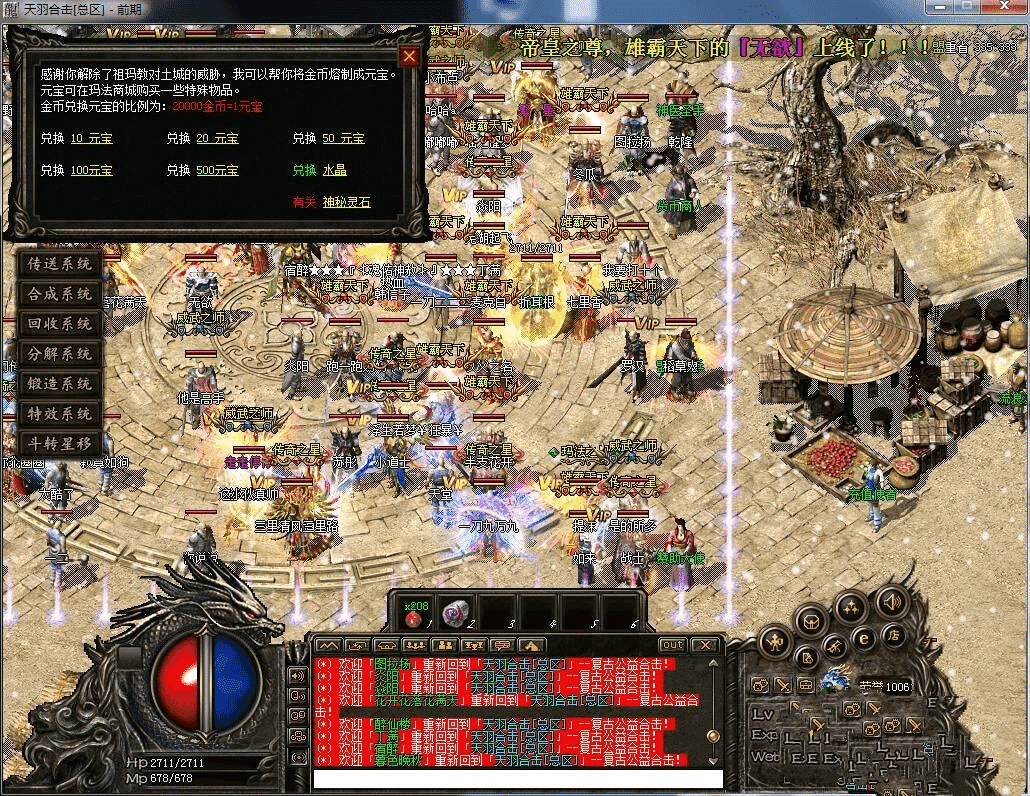Click the chat panel's out button
Image resolution: width=1030 pixels, height=796 pixels.
(x=673, y=645)
